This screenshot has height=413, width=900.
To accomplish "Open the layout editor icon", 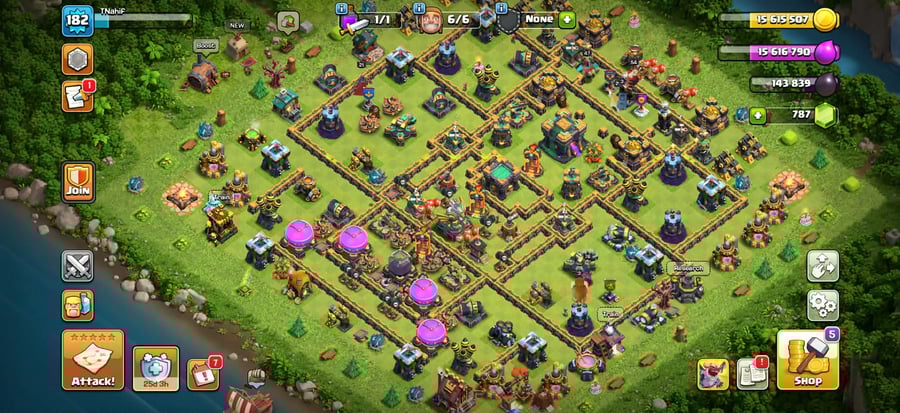I will [x=823, y=266].
